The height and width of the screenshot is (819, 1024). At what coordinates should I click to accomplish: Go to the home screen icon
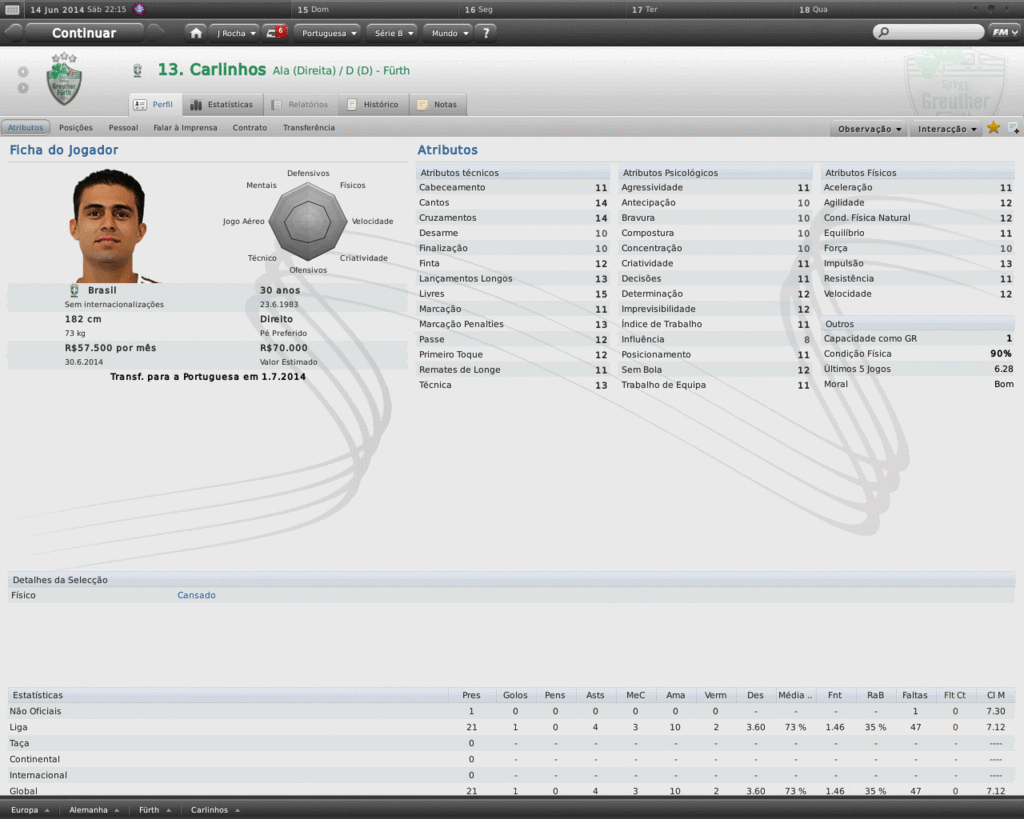(196, 33)
